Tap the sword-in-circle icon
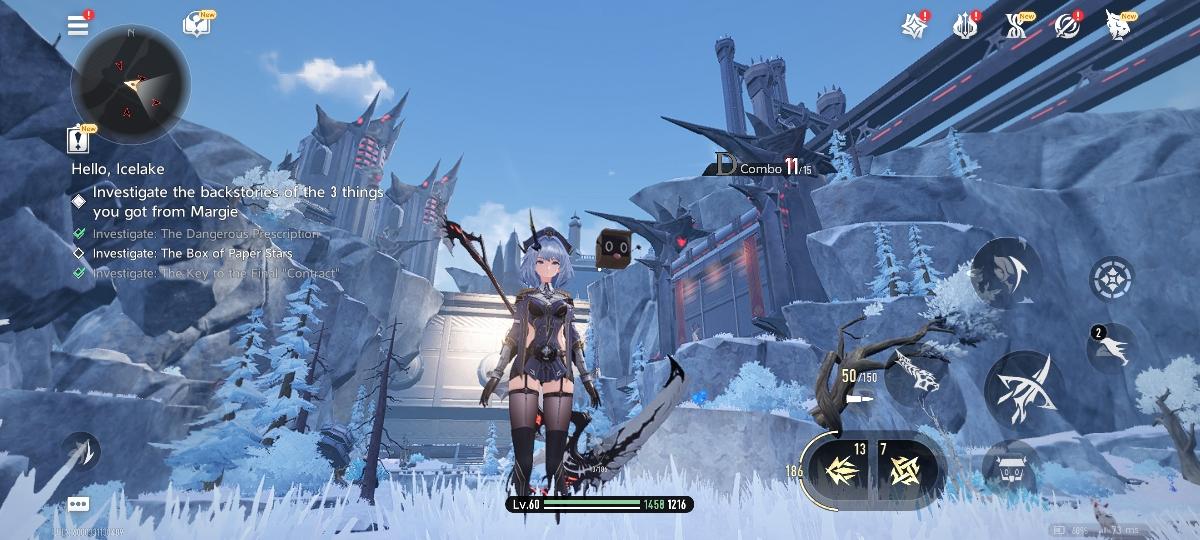This screenshot has height=540, width=1200. (1069, 25)
